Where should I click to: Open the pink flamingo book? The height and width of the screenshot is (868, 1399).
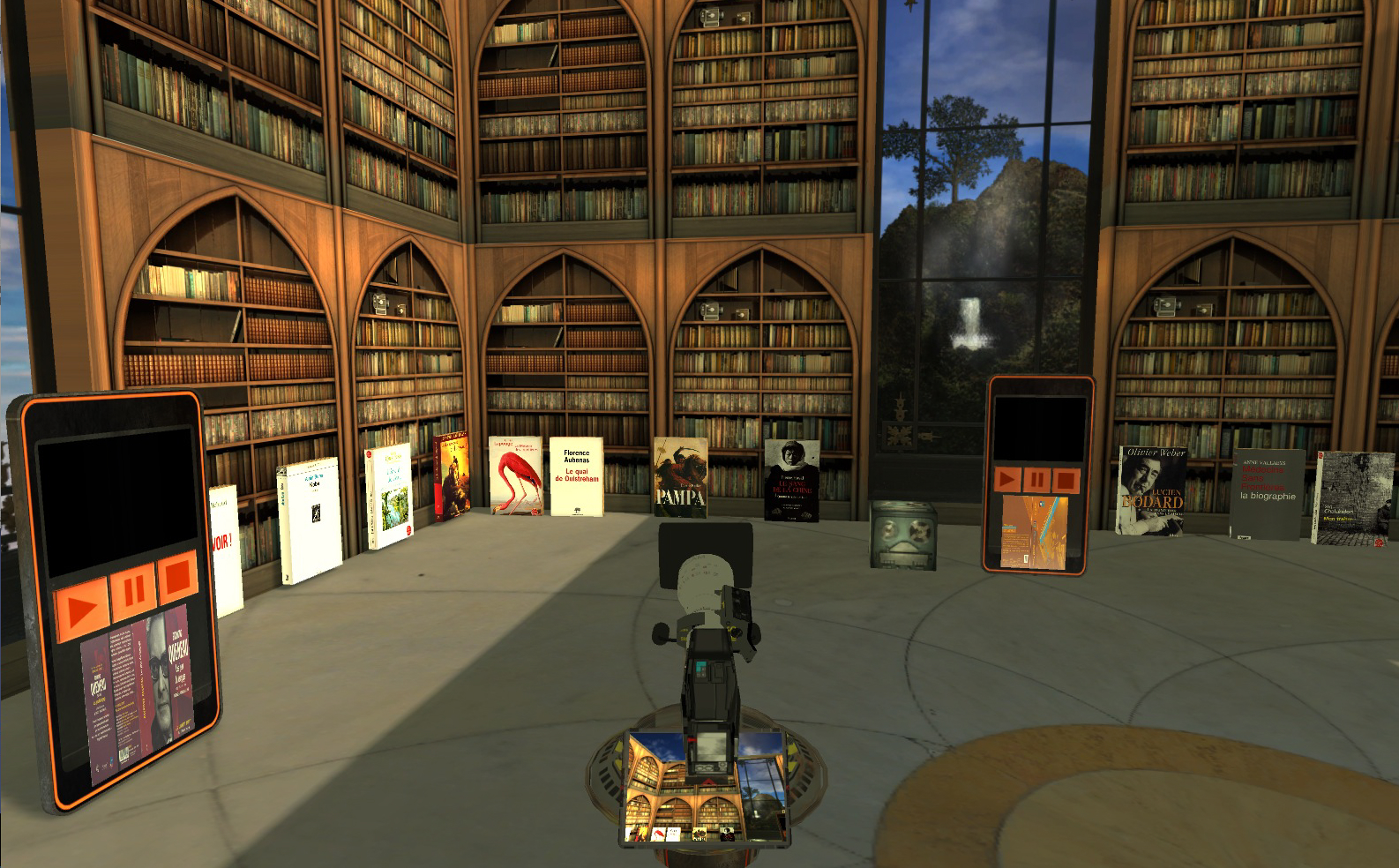pyautogui.click(x=516, y=475)
